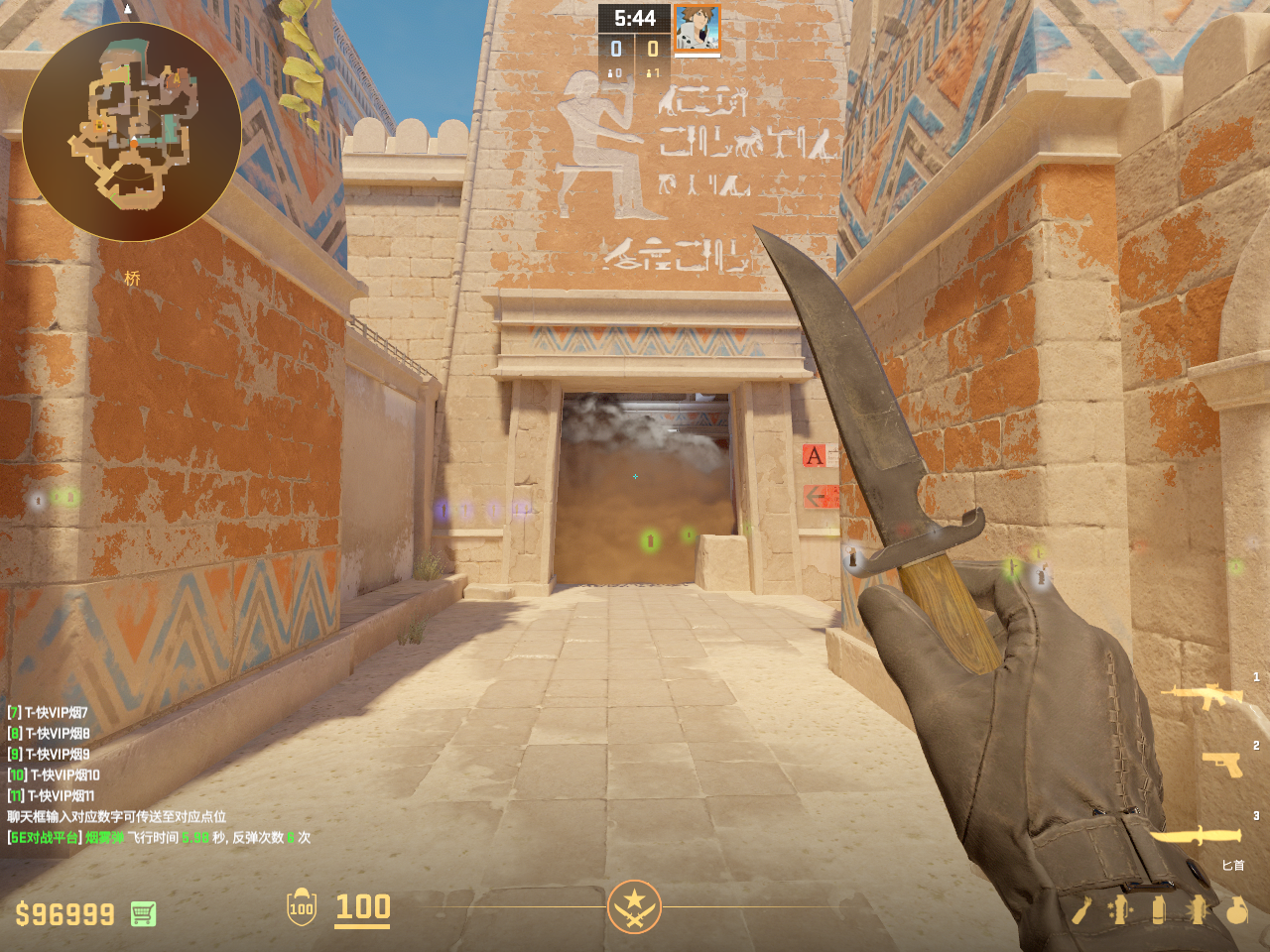1270x952 pixels.
Task: Pick the flashbang icon with stars
Action: [1120, 909]
